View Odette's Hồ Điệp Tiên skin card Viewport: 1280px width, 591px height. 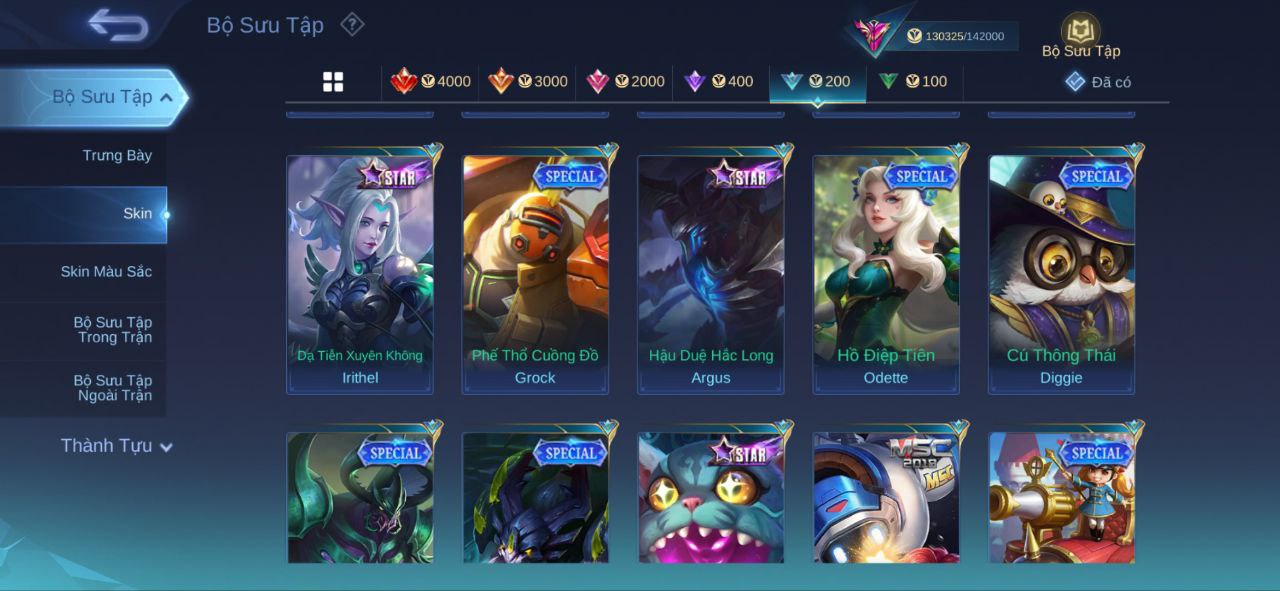(886, 273)
